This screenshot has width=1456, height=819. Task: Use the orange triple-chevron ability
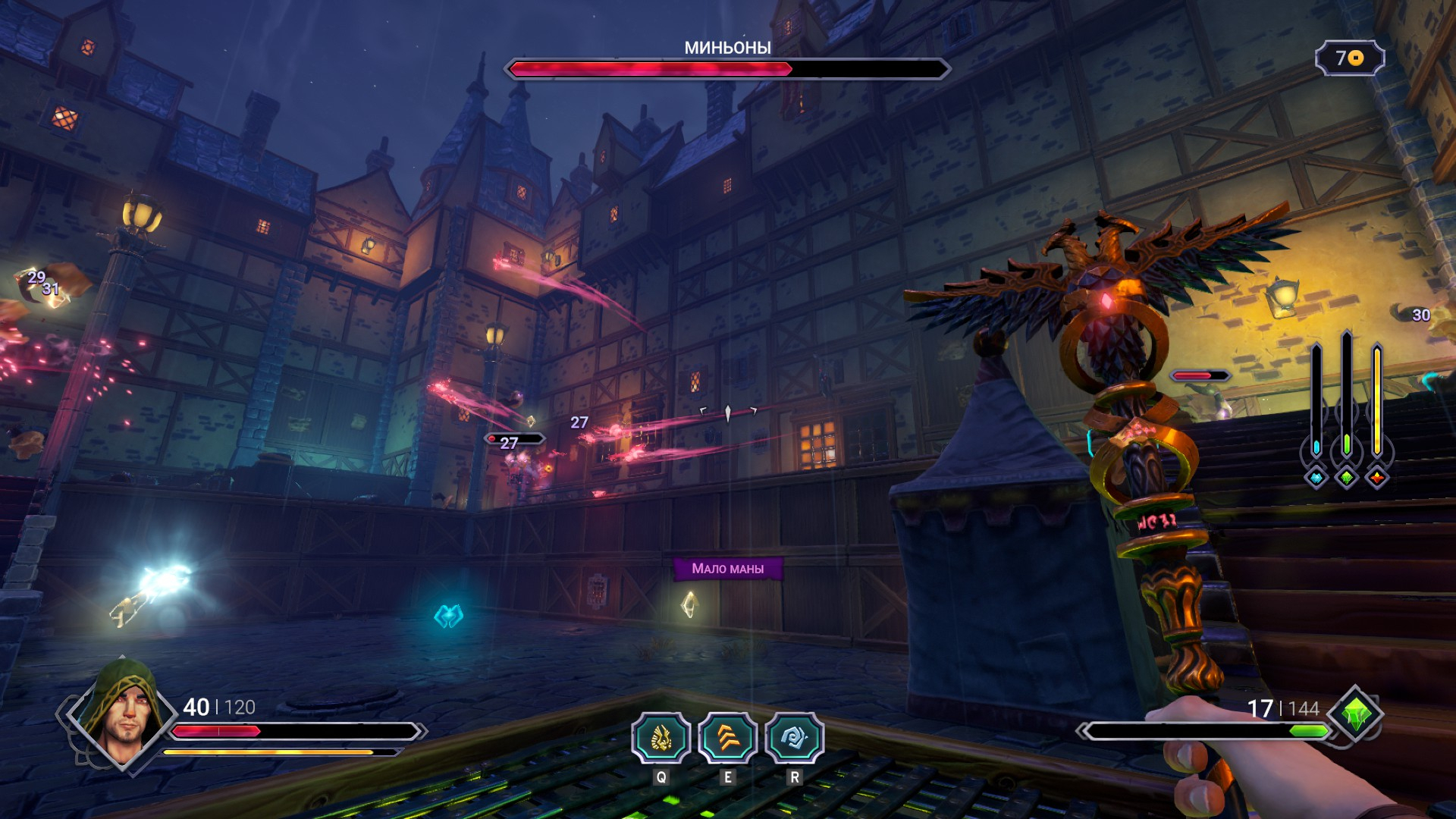[x=727, y=738]
